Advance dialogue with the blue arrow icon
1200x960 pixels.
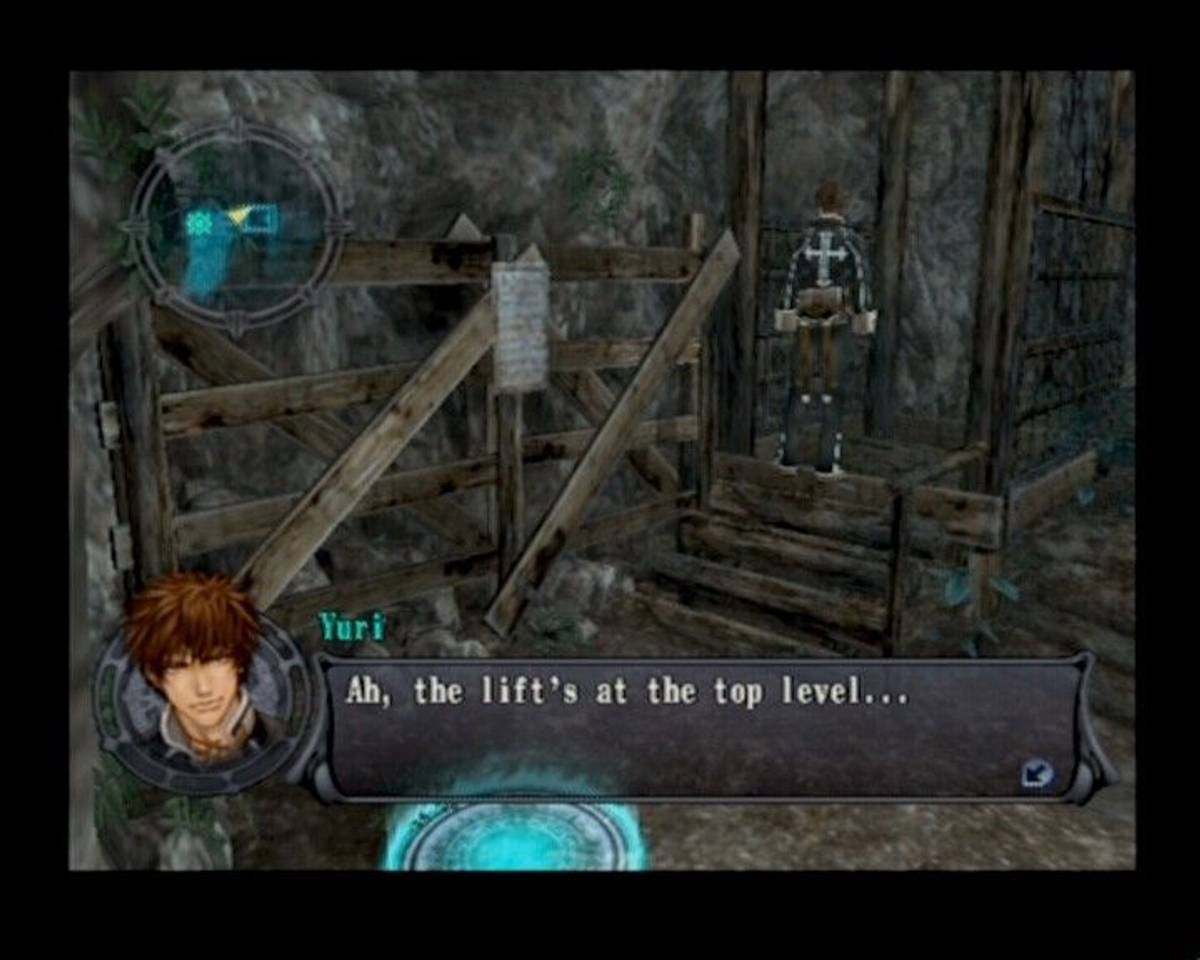pos(1038,771)
